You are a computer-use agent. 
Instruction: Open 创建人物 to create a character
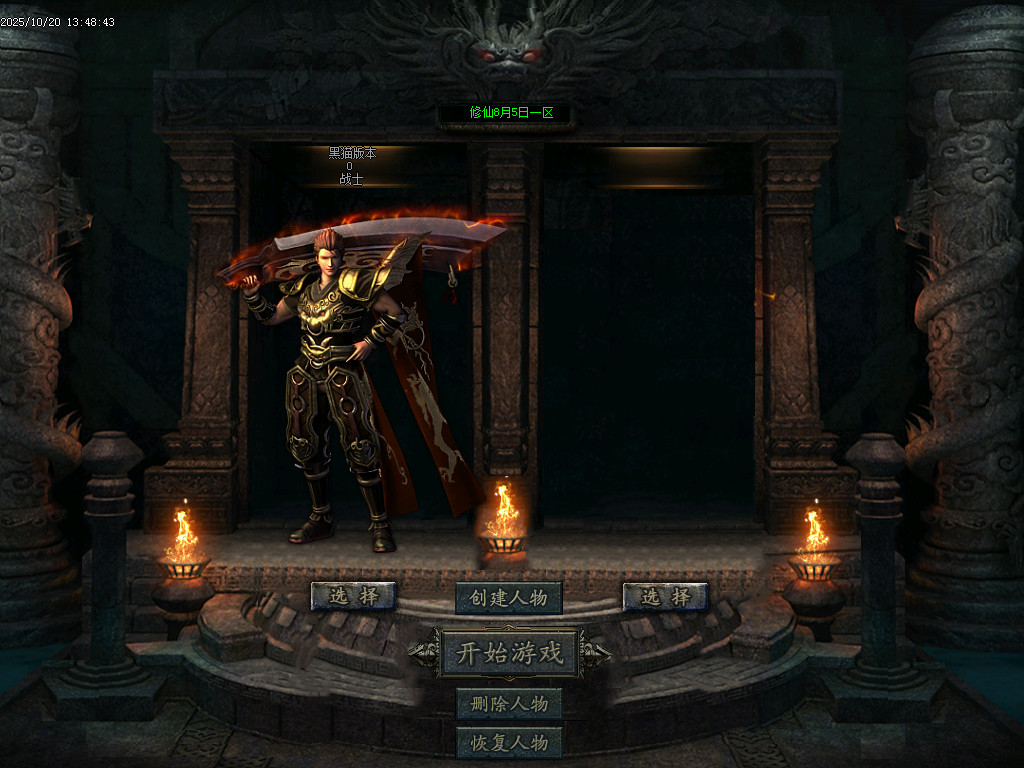click(x=509, y=598)
